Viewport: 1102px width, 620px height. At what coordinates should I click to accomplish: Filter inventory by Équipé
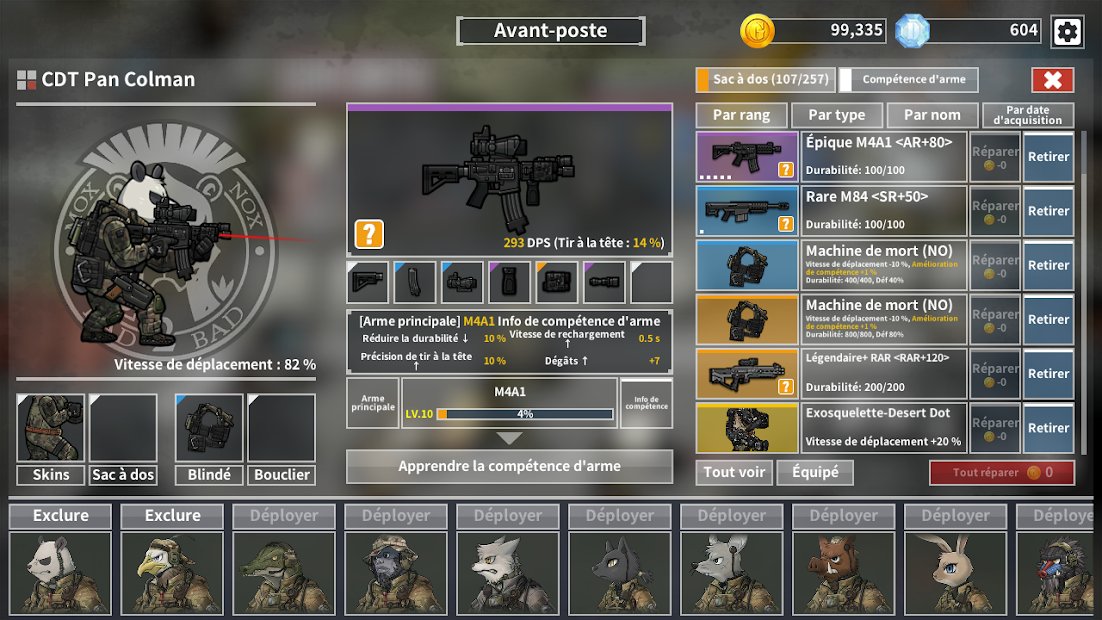tap(815, 472)
